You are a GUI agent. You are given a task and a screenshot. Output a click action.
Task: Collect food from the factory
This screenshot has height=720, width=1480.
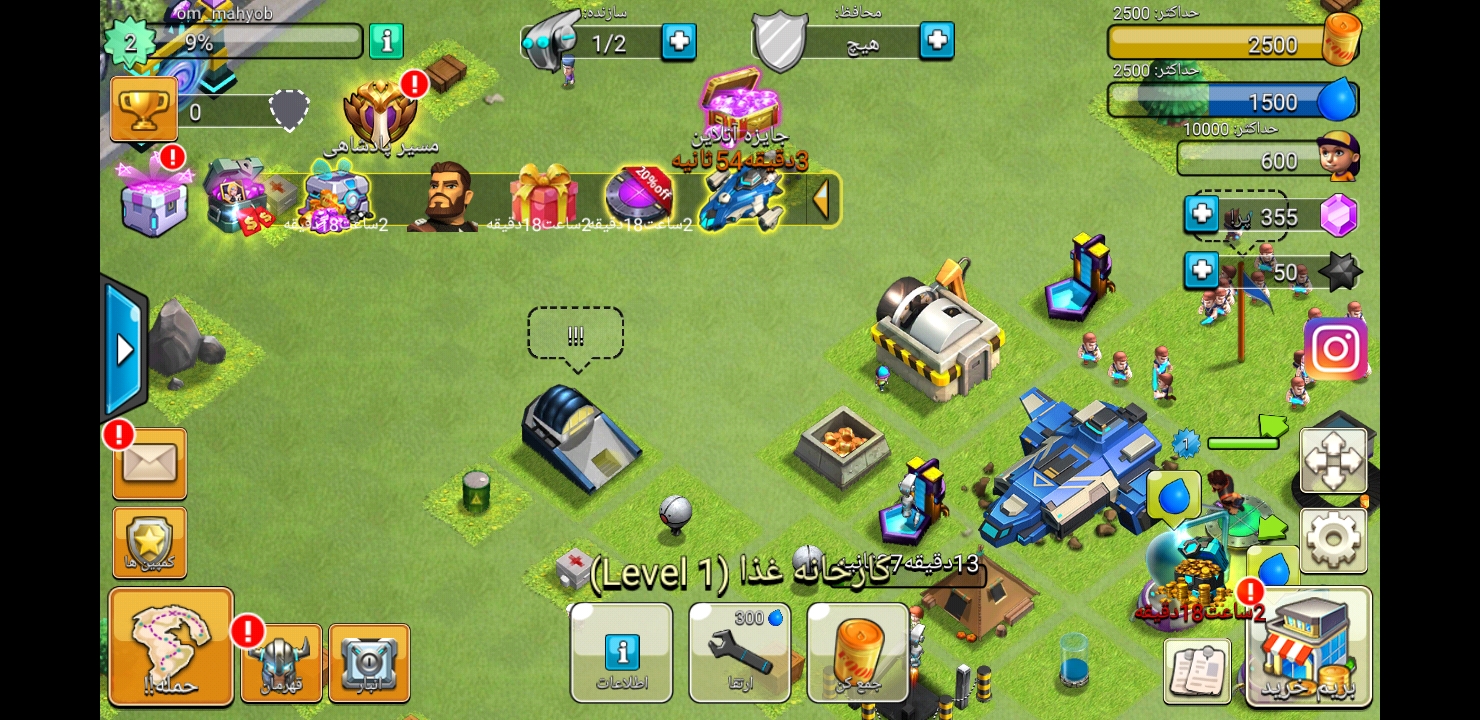point(858,653)
